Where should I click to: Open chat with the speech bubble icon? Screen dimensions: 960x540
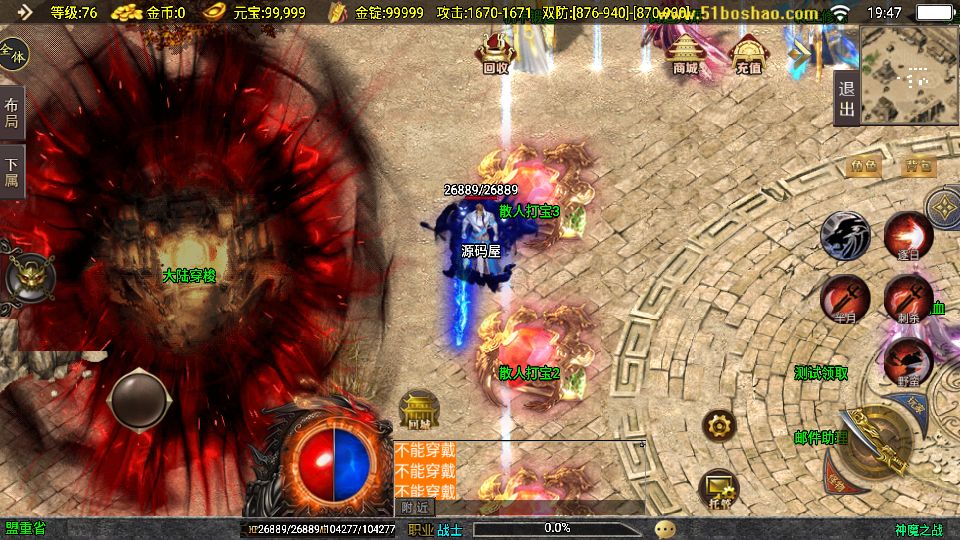[x=665, y=528]
